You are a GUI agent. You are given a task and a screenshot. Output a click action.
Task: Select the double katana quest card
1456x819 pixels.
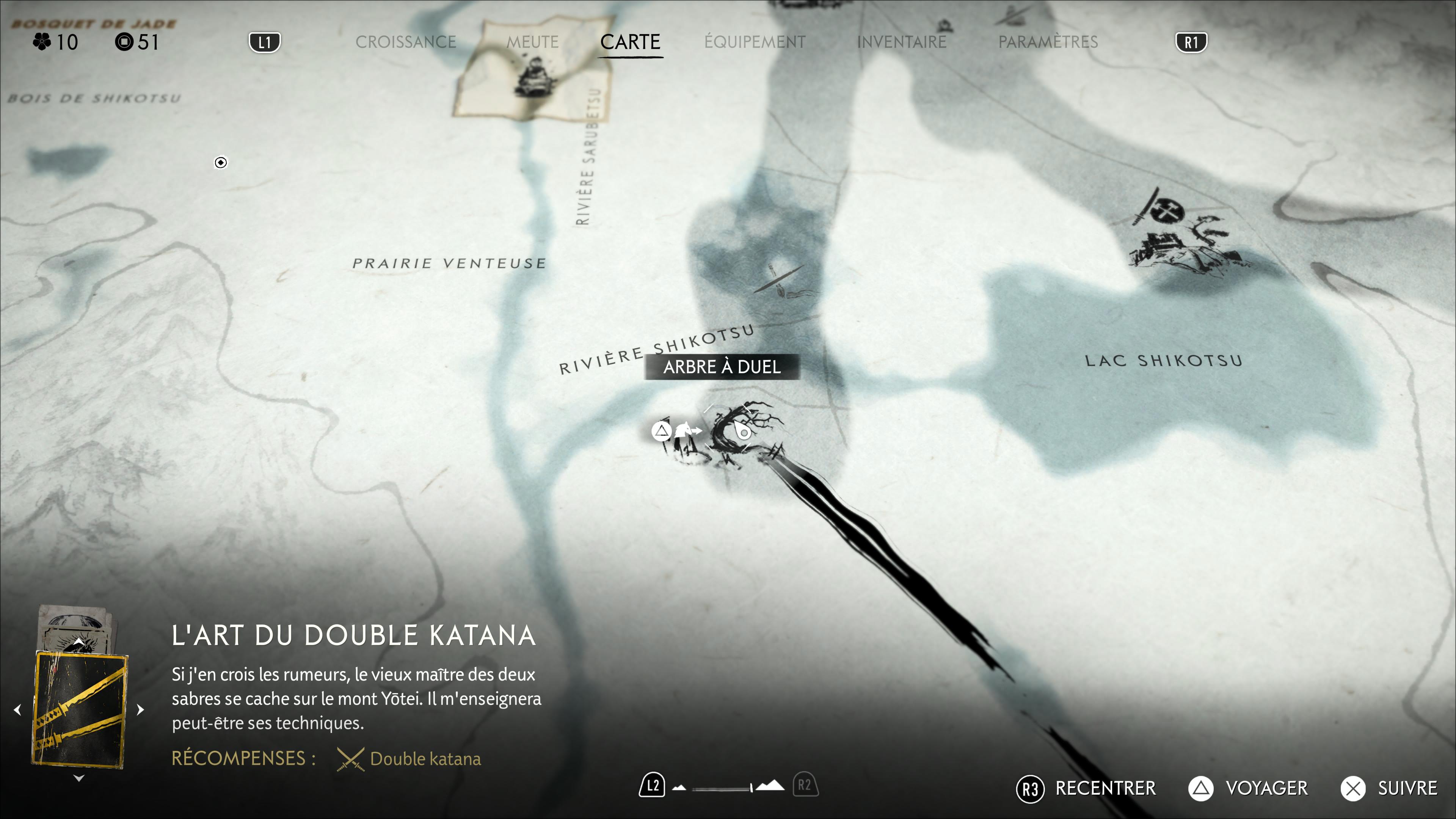[x=80, y=709]
